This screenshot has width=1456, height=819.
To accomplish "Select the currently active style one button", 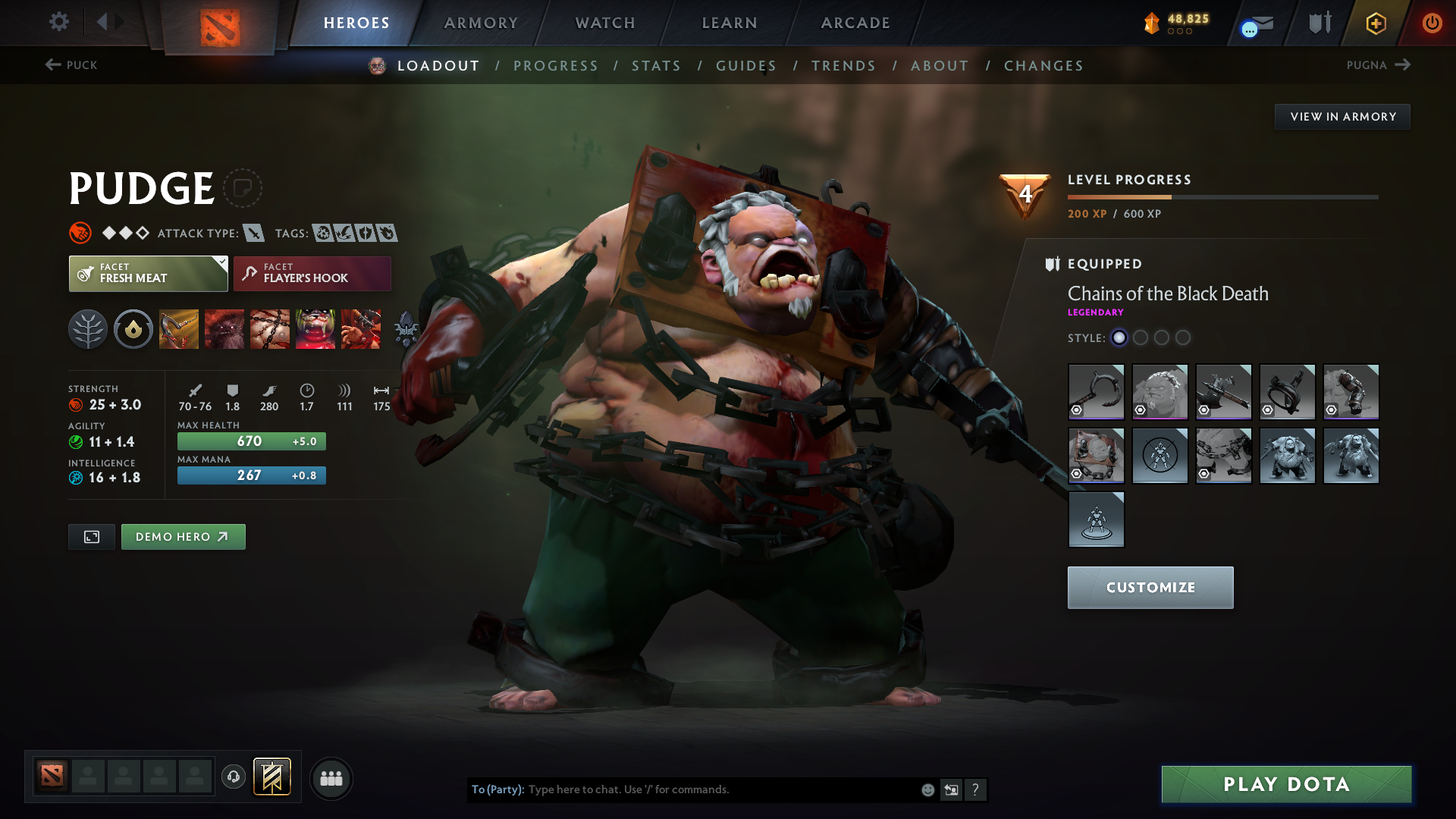I will click(x=1119, y=338).
